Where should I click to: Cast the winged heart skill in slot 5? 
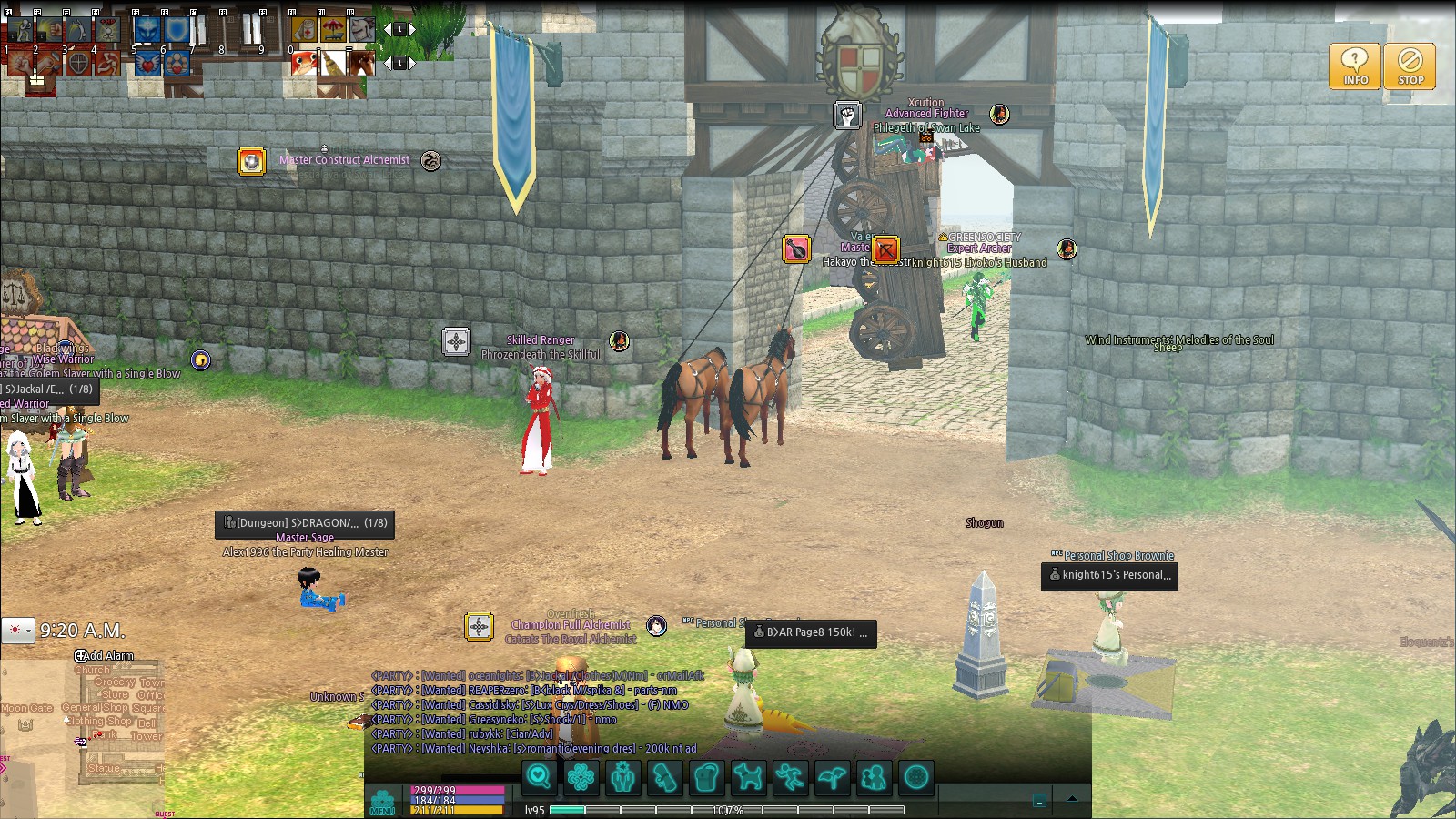coord(148,63)
